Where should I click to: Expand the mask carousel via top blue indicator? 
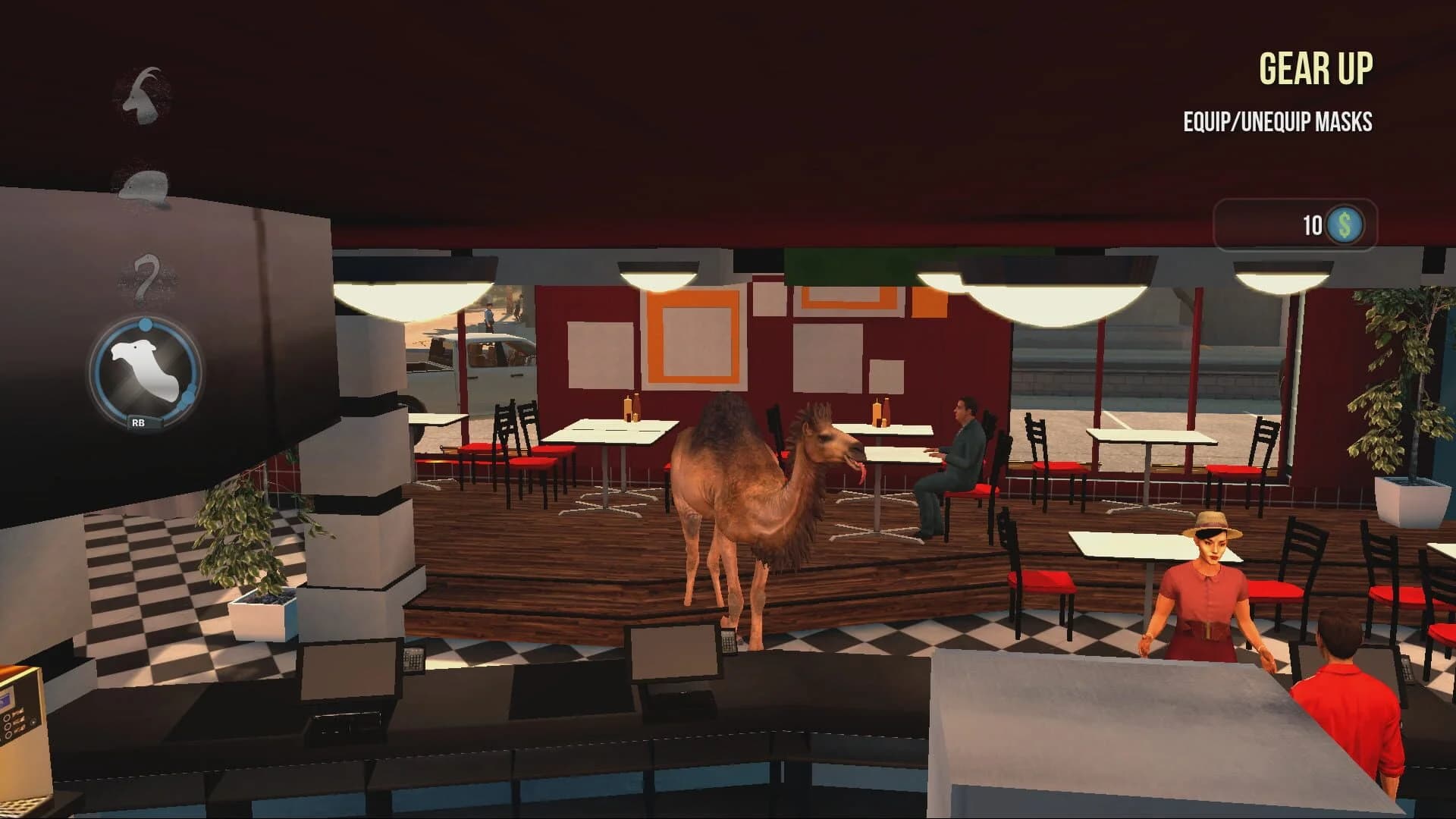(146, 325)
